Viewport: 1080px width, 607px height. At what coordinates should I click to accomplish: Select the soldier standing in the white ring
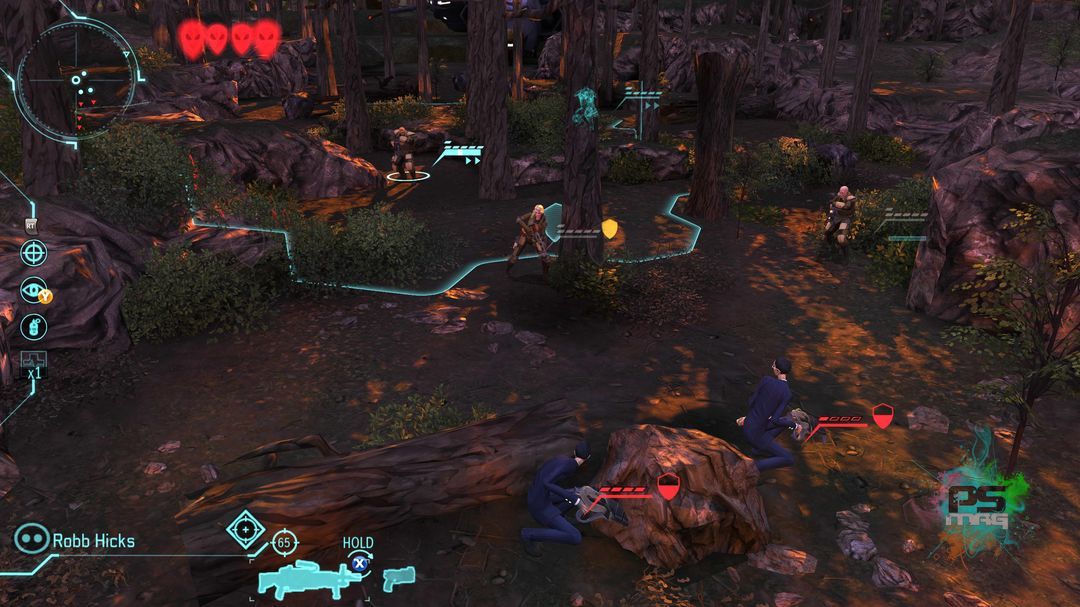(x=405, y=153)
